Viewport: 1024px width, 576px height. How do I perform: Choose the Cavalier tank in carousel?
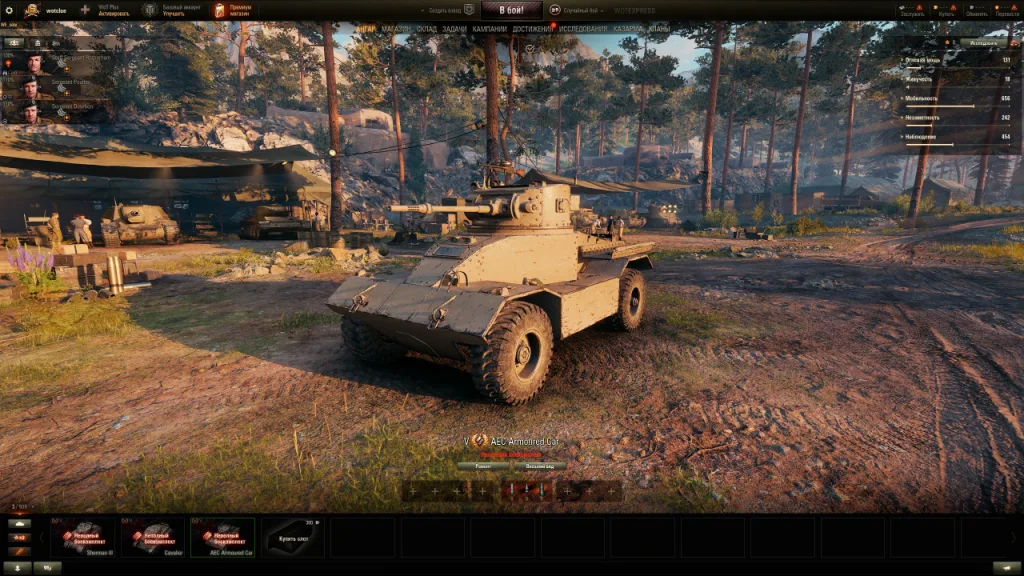tap(154, 537)
